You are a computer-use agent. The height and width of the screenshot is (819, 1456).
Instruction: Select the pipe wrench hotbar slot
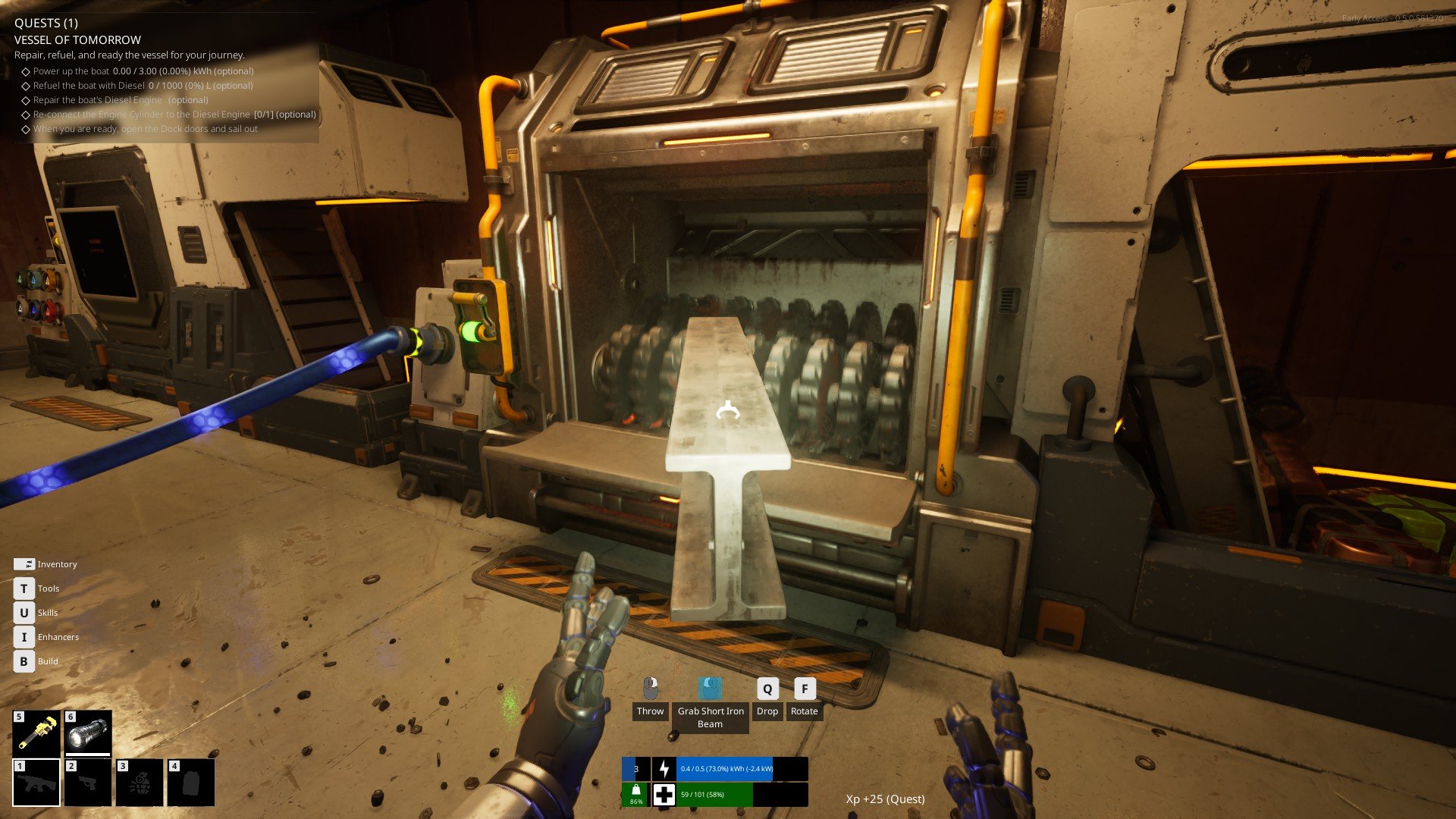(36, 733)
